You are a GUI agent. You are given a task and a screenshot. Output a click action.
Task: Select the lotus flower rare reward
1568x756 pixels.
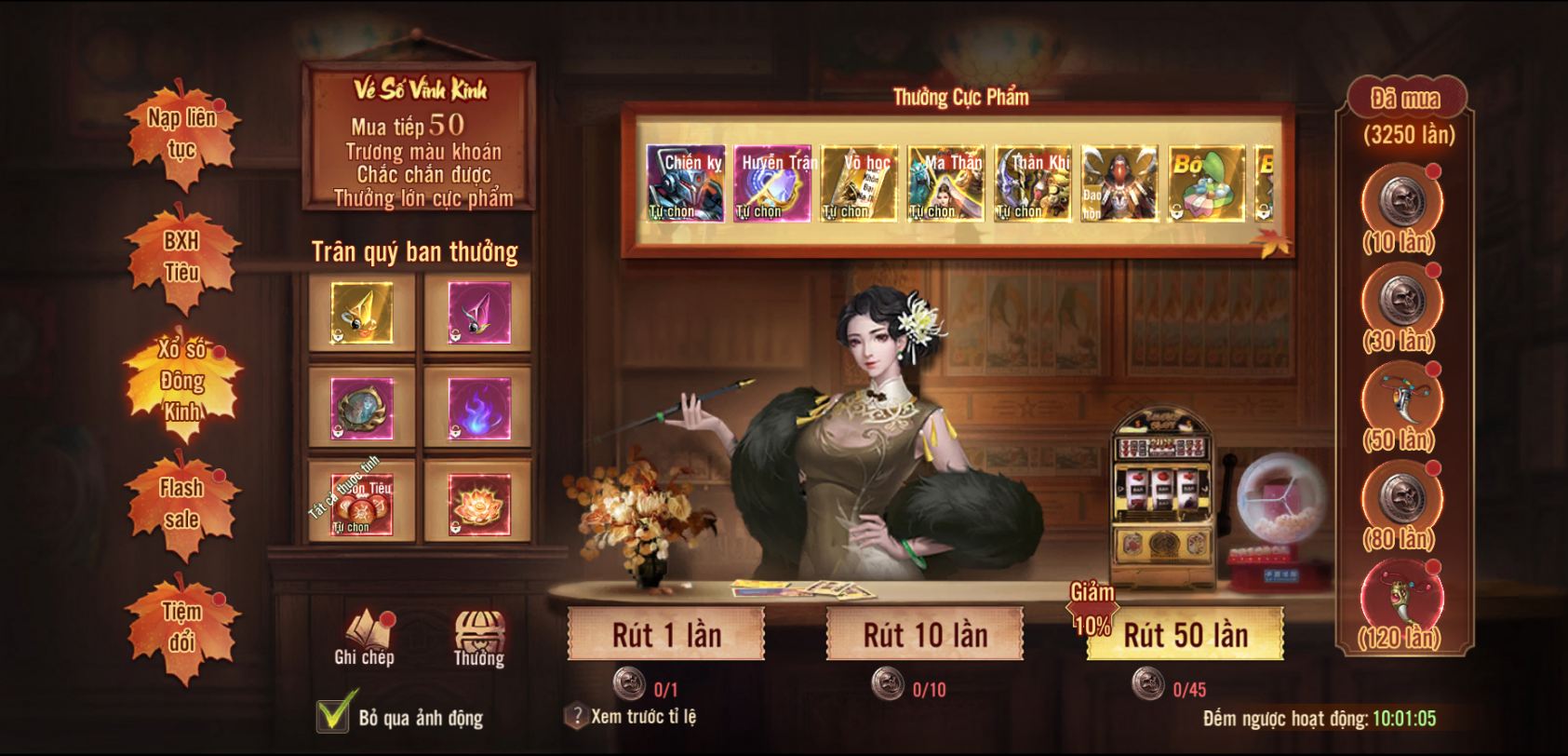point(478,505)
